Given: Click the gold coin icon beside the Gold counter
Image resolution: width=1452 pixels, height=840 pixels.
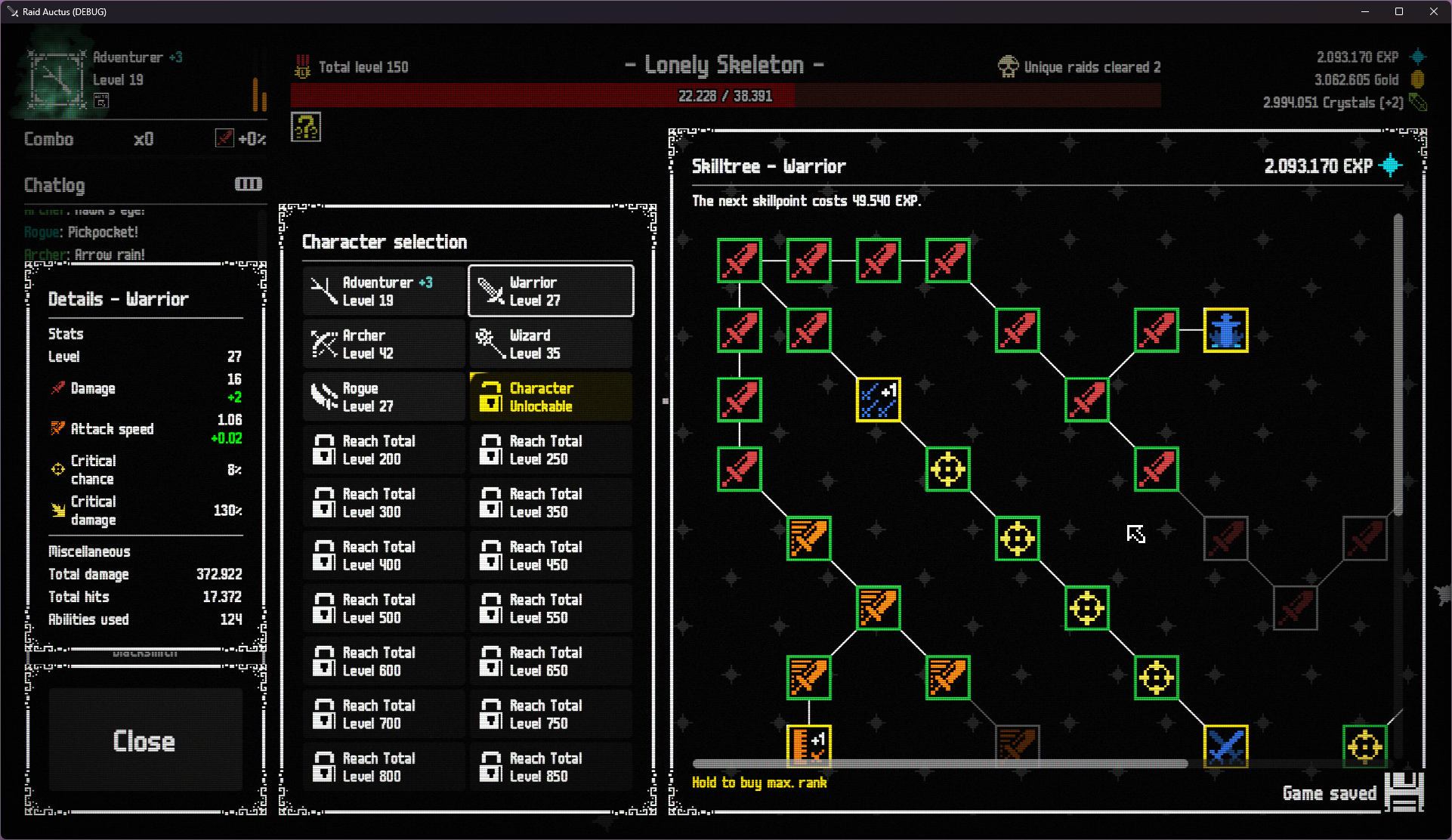Looking at the screenshot, I should click(1416, 79).
